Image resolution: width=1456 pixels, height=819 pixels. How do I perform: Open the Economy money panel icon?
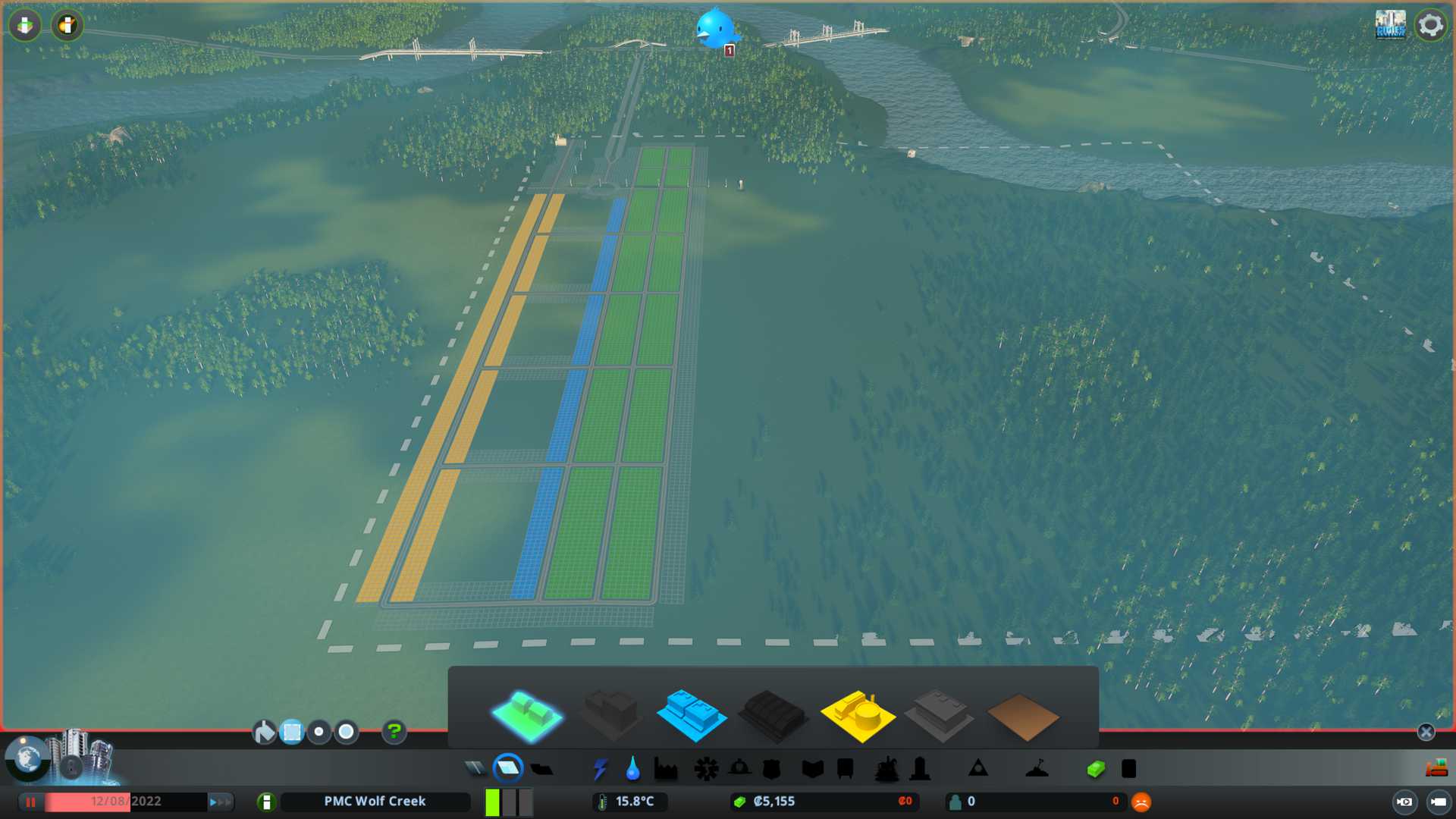tap(1096, 769)
